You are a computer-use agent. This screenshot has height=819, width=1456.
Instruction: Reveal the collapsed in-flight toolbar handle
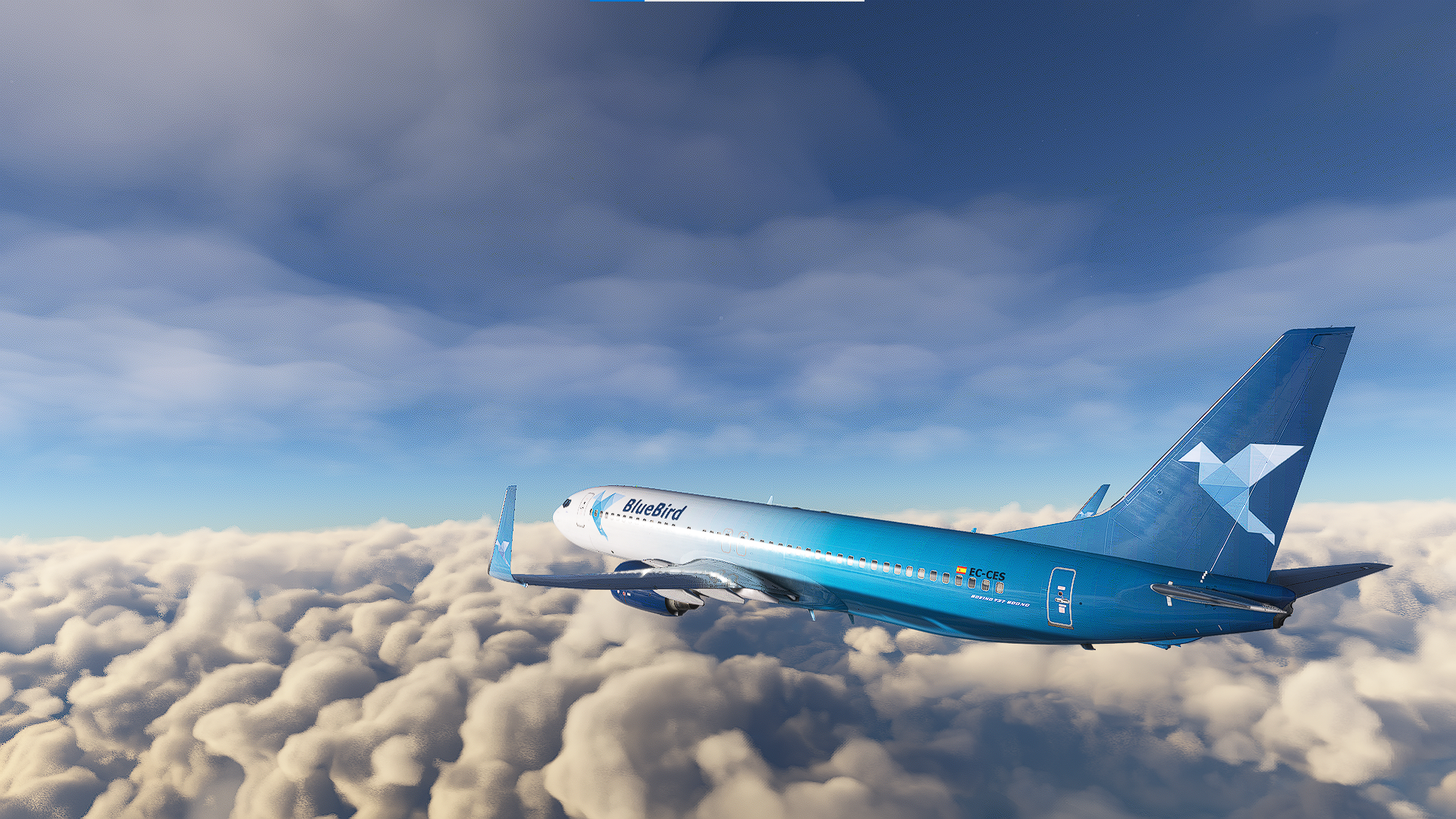point(726,1)
